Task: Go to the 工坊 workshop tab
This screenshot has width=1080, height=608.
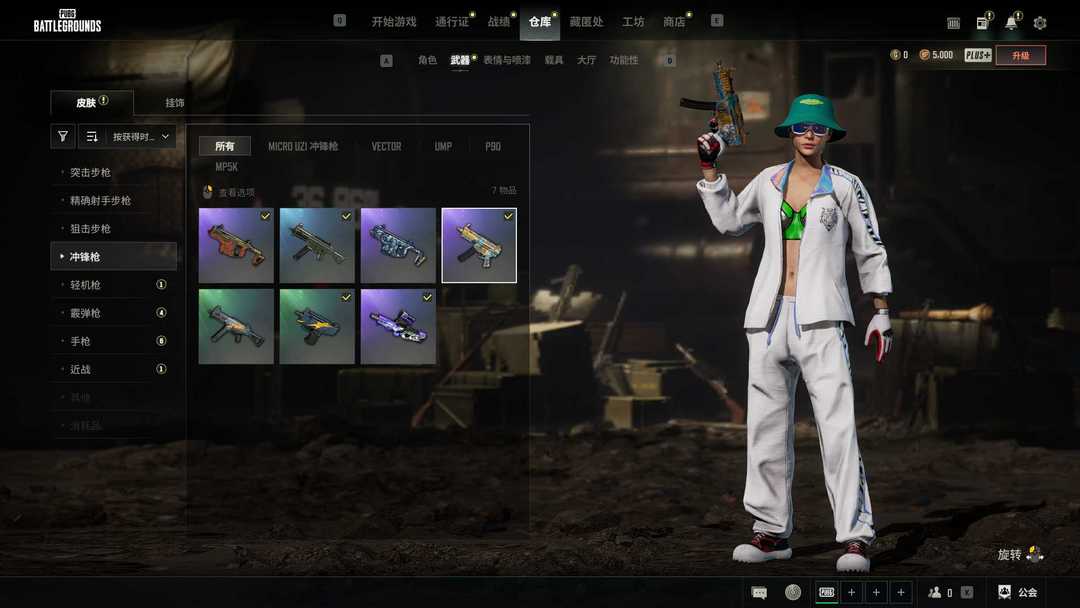Action: [x=633, y=21]
